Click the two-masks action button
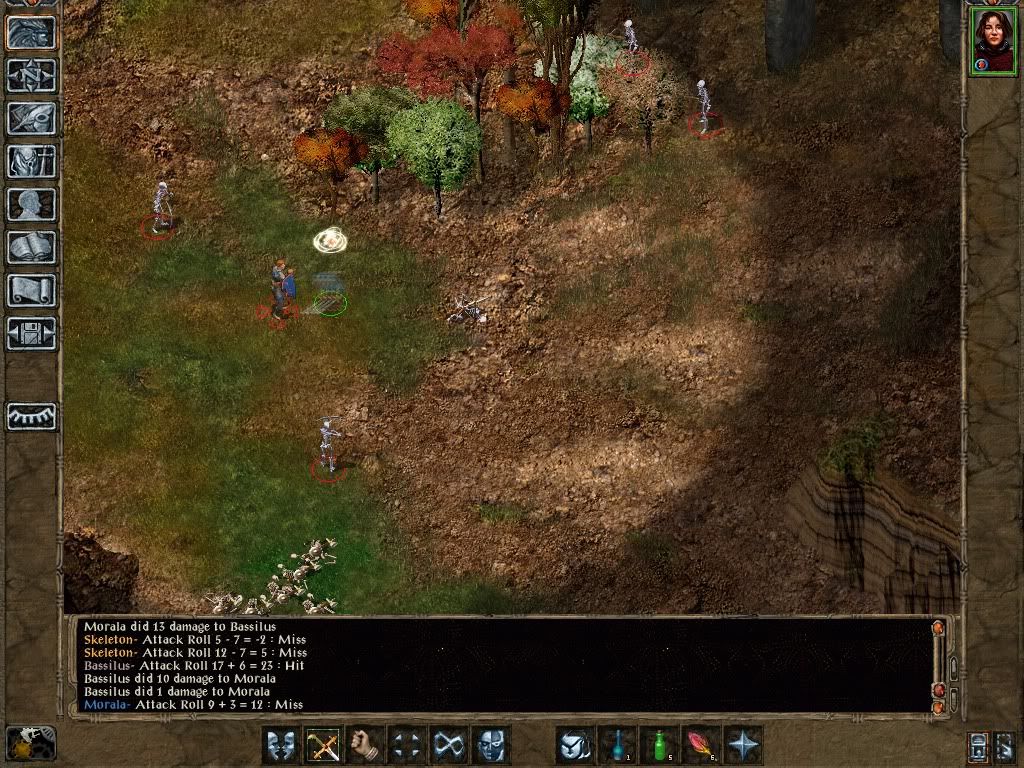The width and height of the screenshot is (1024, 768). (281, 745)
